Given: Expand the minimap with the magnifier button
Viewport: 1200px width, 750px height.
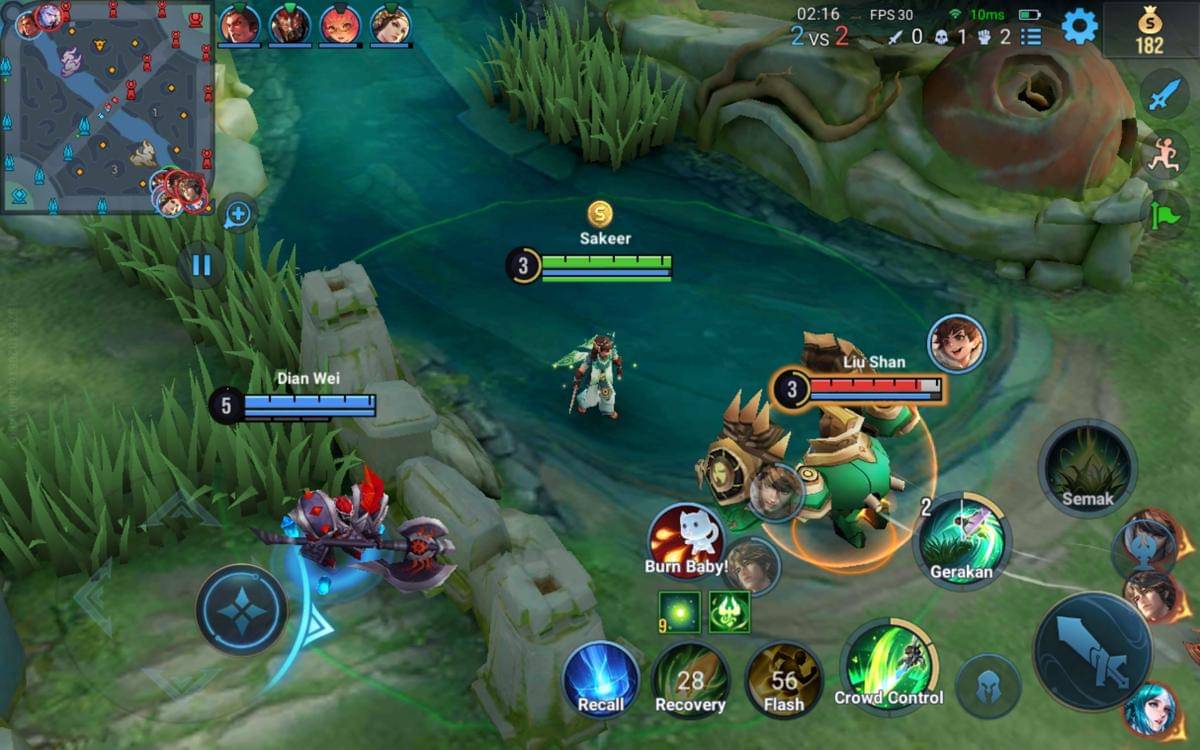Looking at the screenshot, I should pos(238,213).
